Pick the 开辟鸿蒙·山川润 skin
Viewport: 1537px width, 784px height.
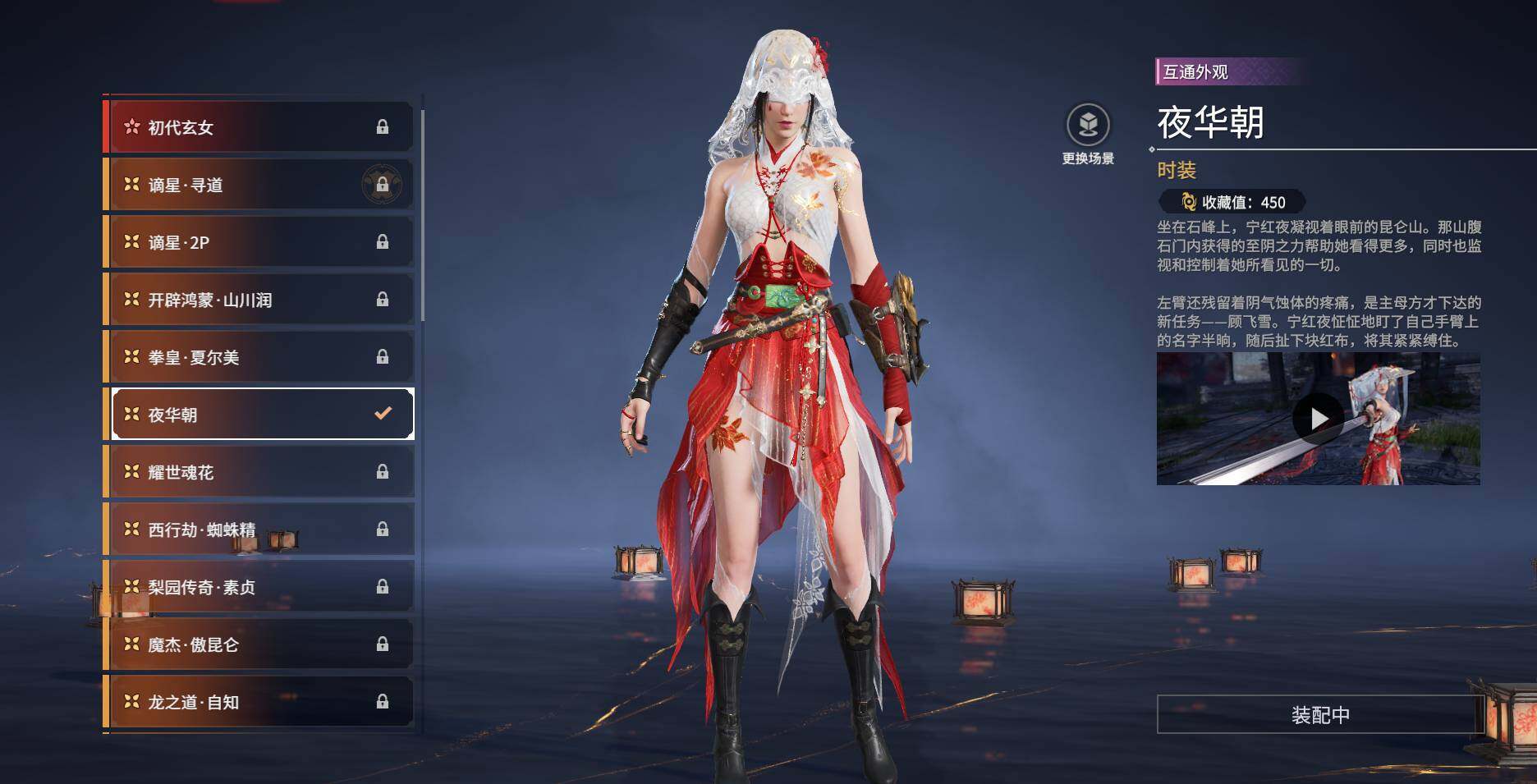259,300
